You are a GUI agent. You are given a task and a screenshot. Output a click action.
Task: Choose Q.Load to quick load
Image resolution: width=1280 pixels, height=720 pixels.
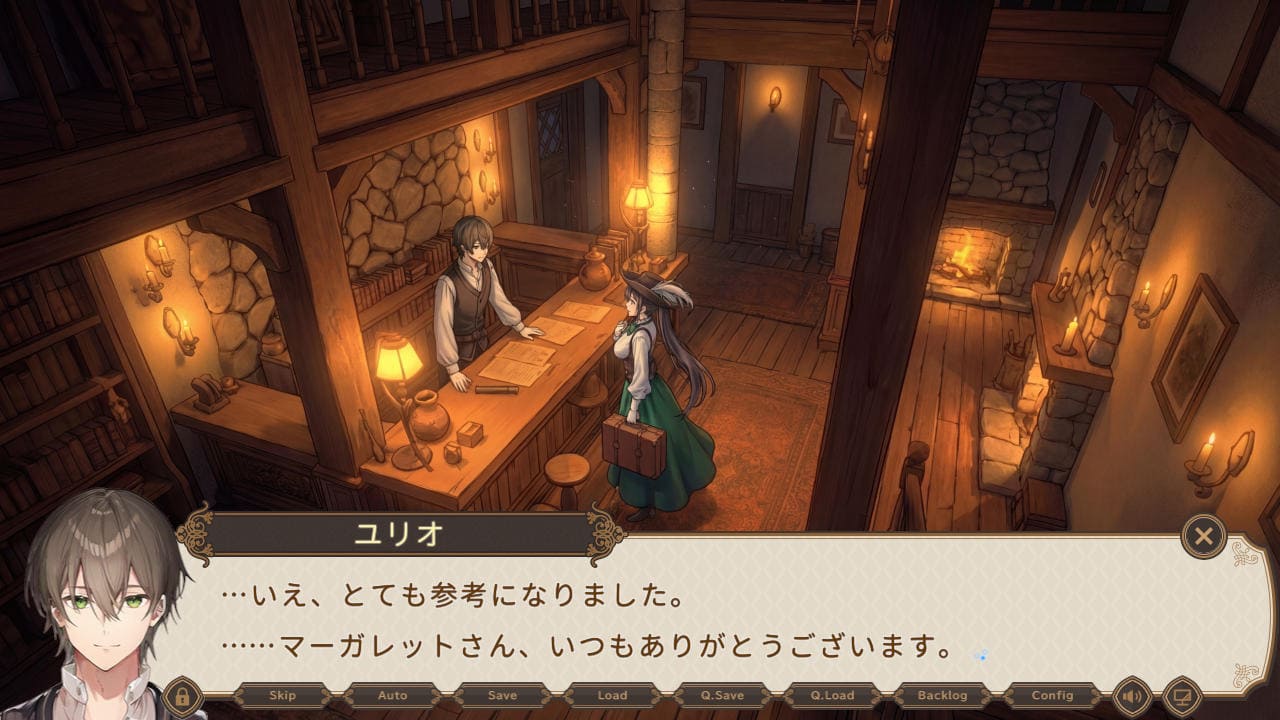[x=832, y=695]
